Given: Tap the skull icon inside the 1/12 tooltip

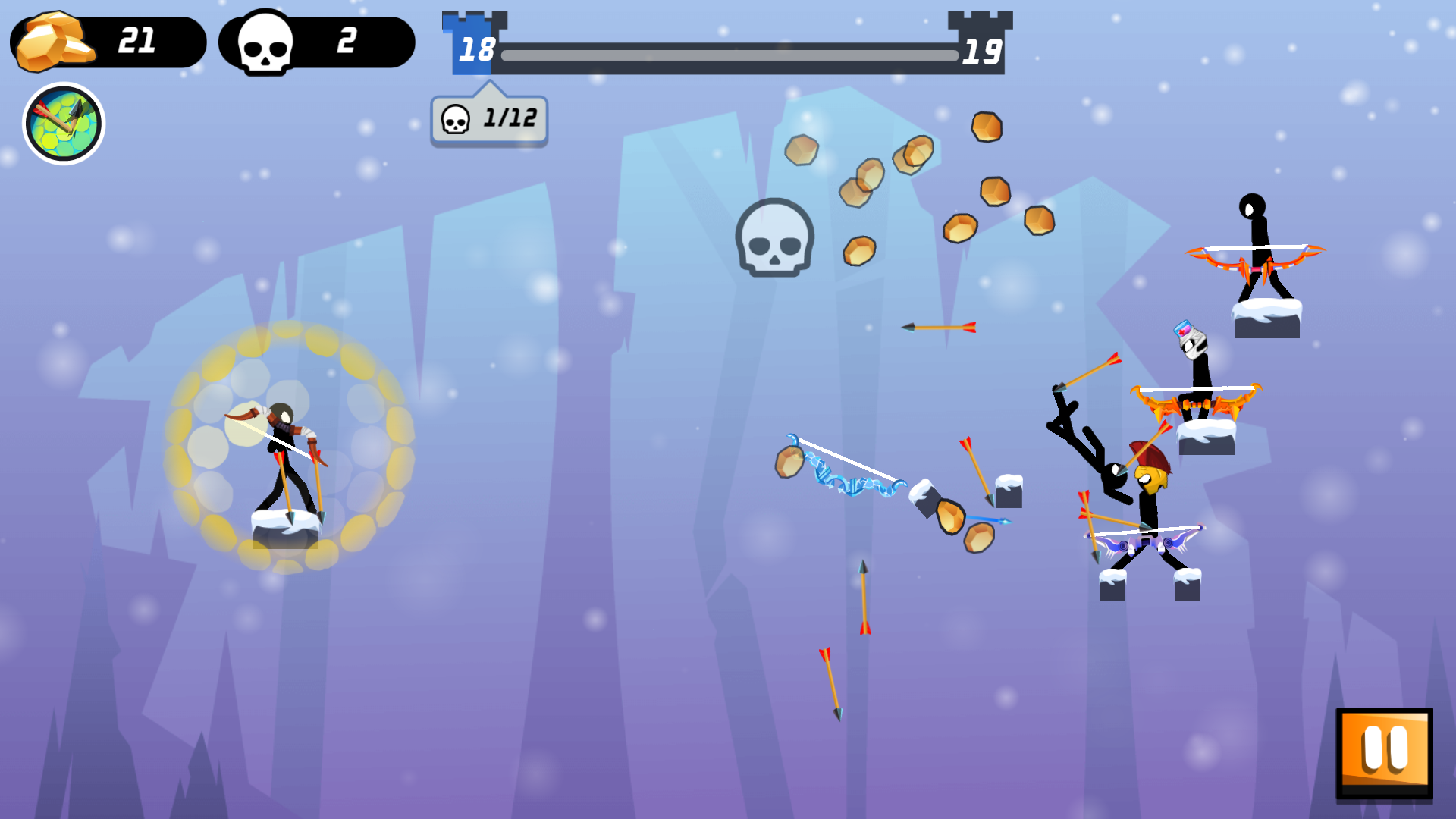Looking at the screenshot, I should [x=456, y=118].
